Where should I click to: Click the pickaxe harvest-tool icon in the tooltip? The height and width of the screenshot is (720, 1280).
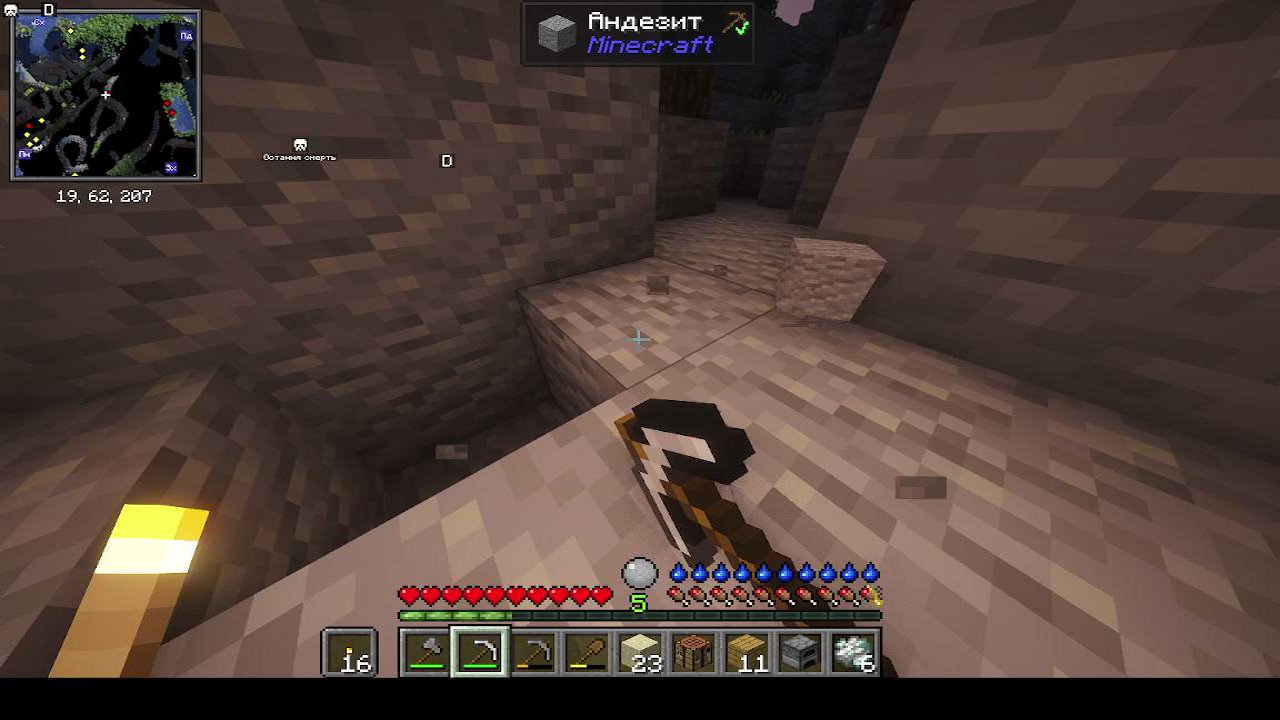pyautogui.click(x=733, y=20)
